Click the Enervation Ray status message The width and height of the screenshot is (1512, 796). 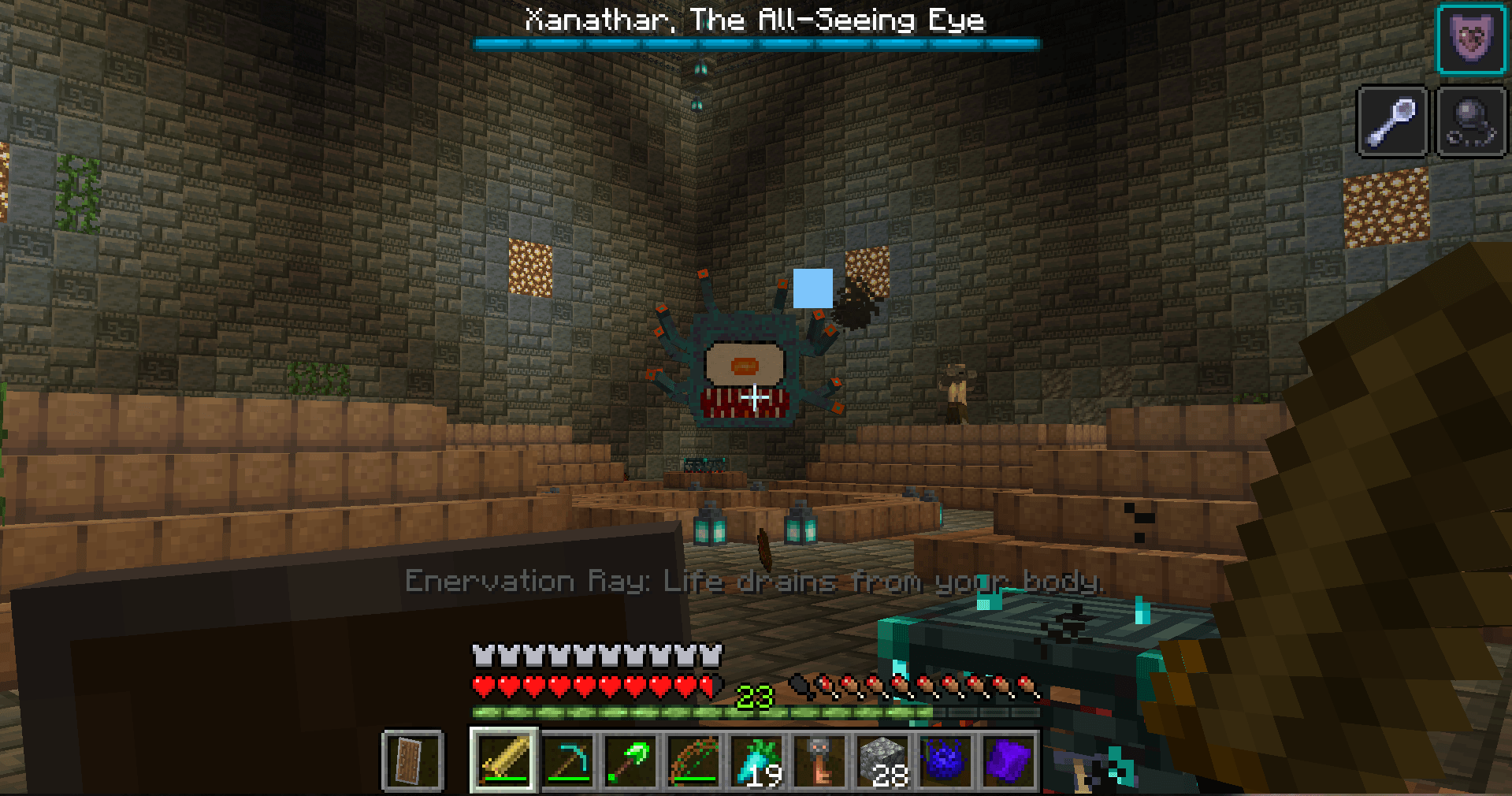[x=754, y=582]
